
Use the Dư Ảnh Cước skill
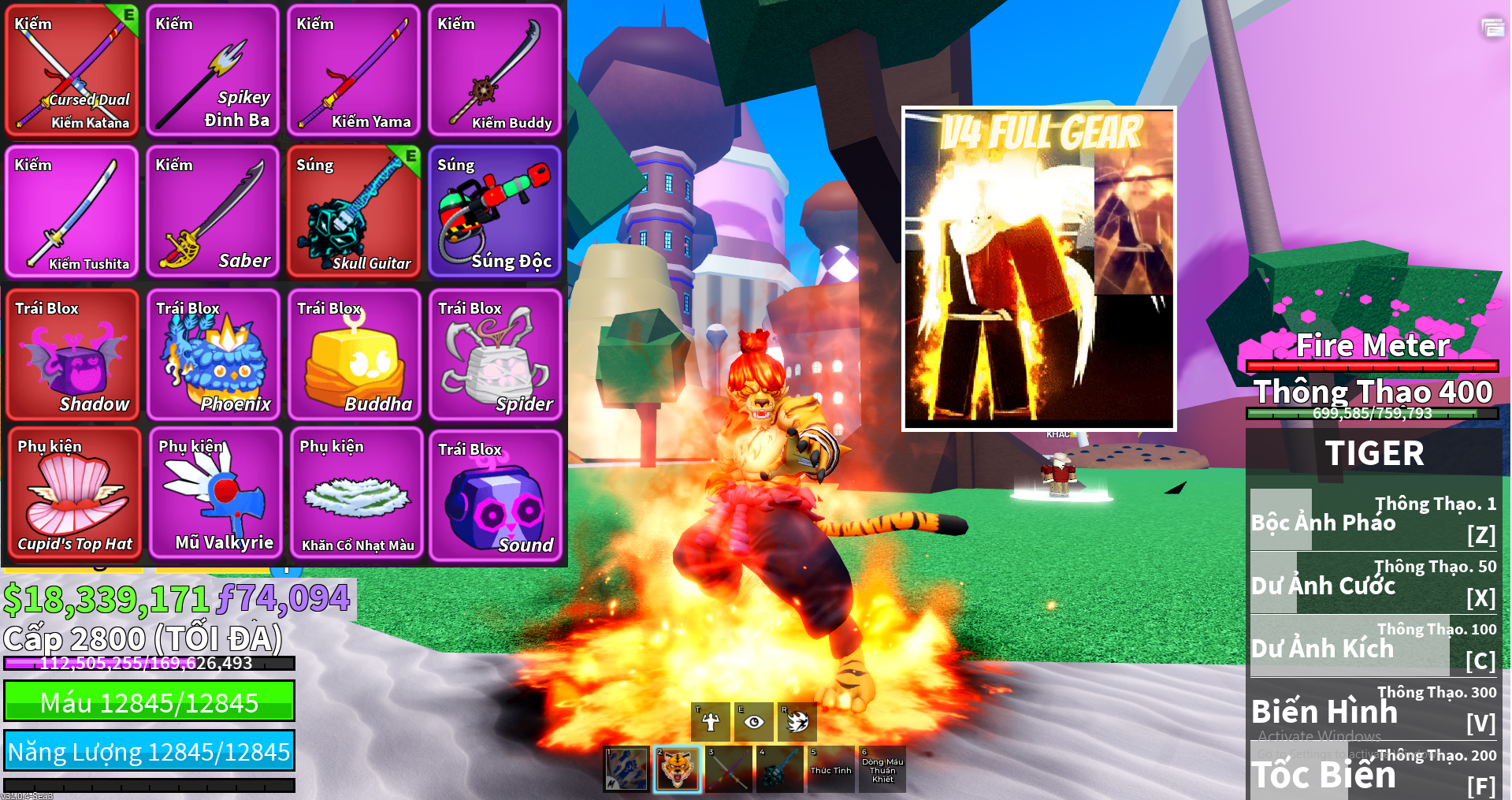(1373, 582)
